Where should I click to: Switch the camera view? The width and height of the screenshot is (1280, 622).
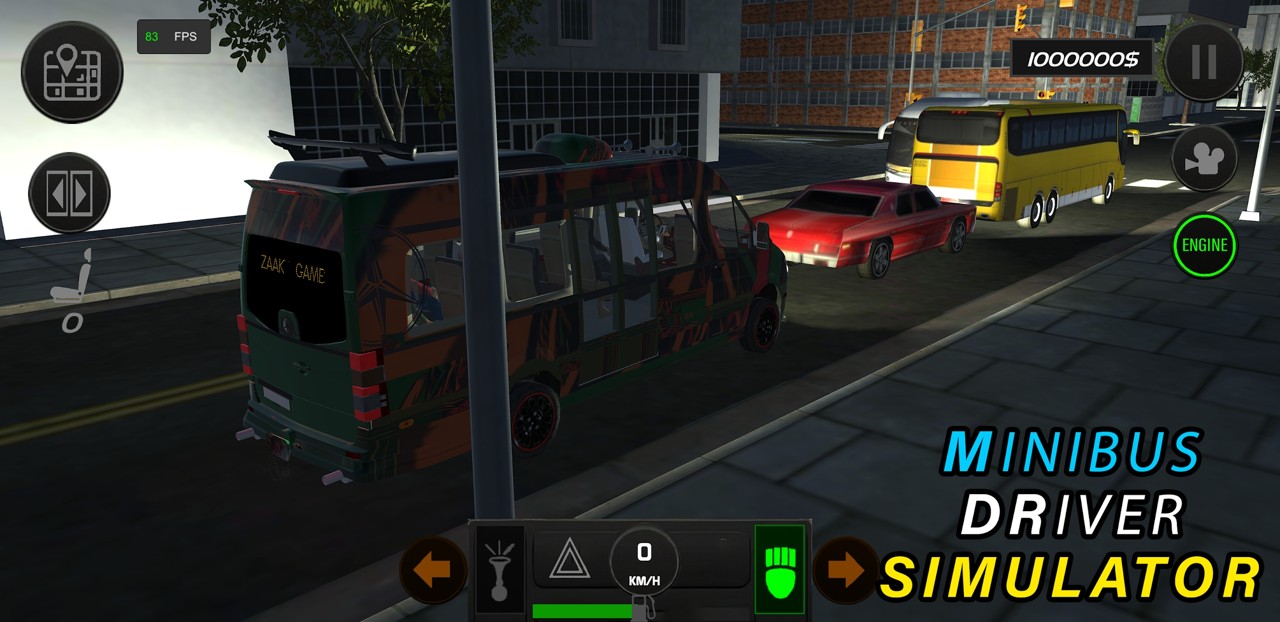coord(1204,158)
